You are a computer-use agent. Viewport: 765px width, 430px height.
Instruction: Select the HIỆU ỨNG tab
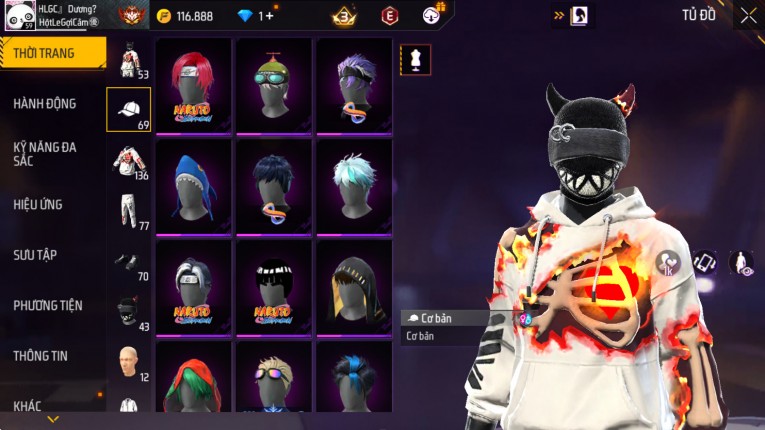point(38,204)
